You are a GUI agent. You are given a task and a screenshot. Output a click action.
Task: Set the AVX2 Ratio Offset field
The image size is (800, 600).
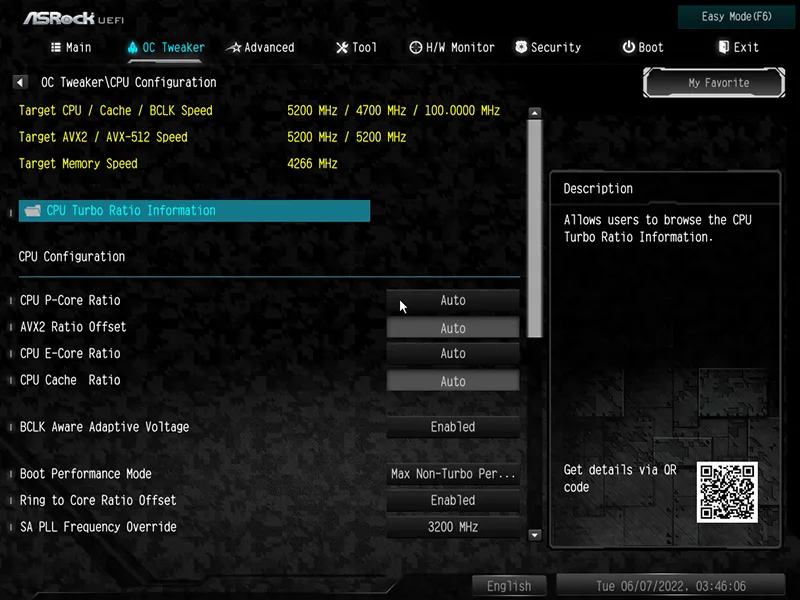(453, 327)
